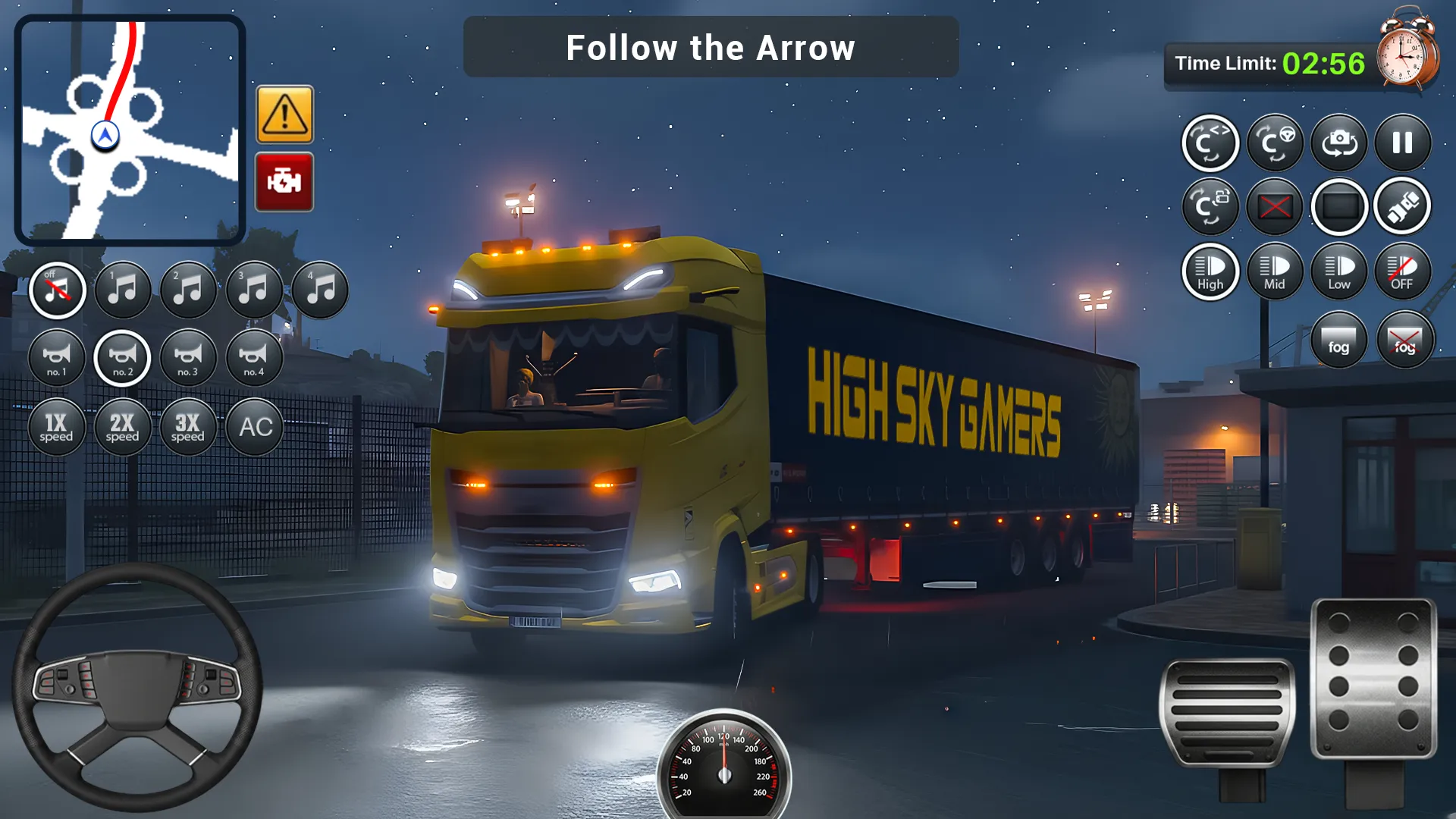Tap the brake pedal
1456x819 pixels.
pyautogui.click(x=1227, y=713)
